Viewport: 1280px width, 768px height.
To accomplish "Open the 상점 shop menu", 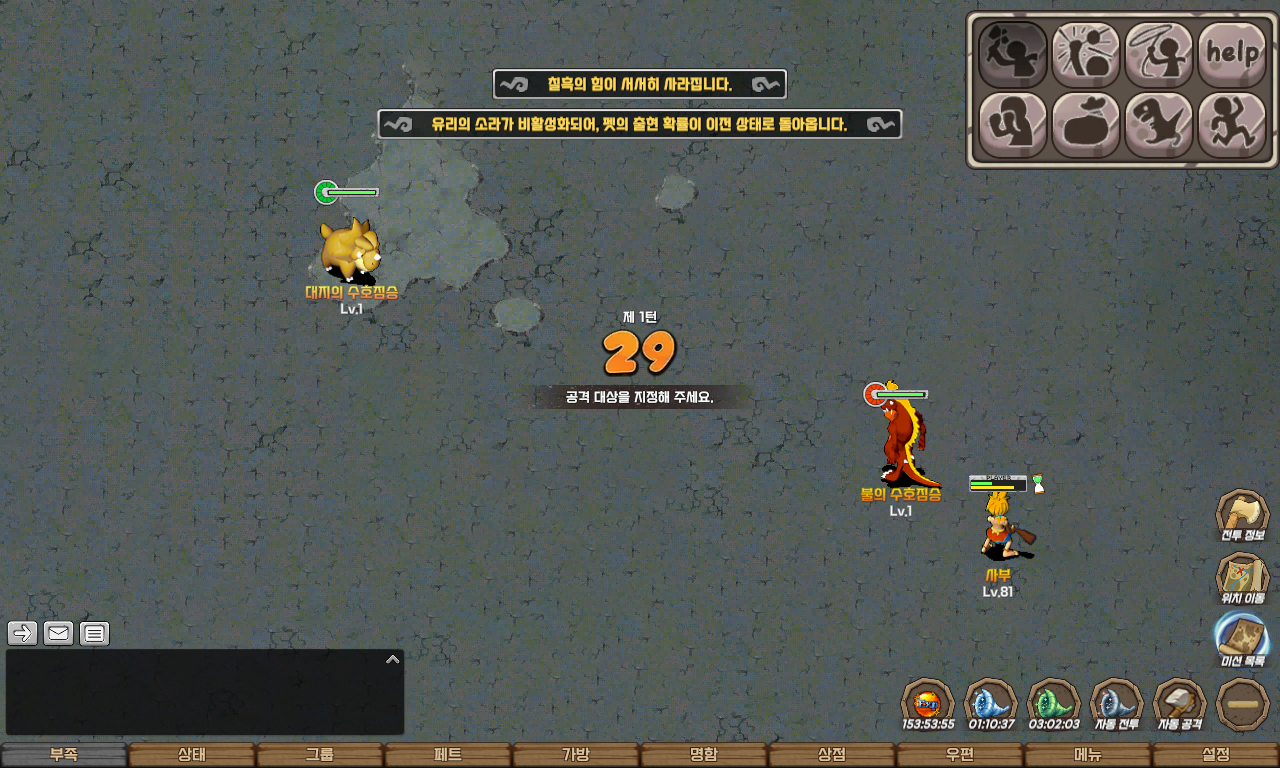I will point(831,755).
